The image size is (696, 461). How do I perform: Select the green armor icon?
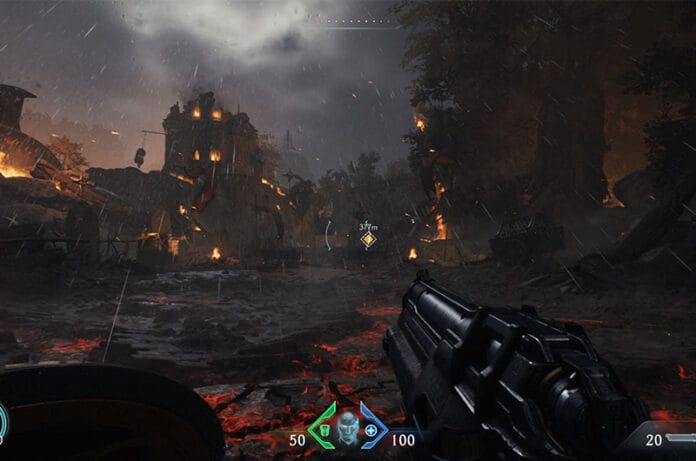tap(325, 430)
